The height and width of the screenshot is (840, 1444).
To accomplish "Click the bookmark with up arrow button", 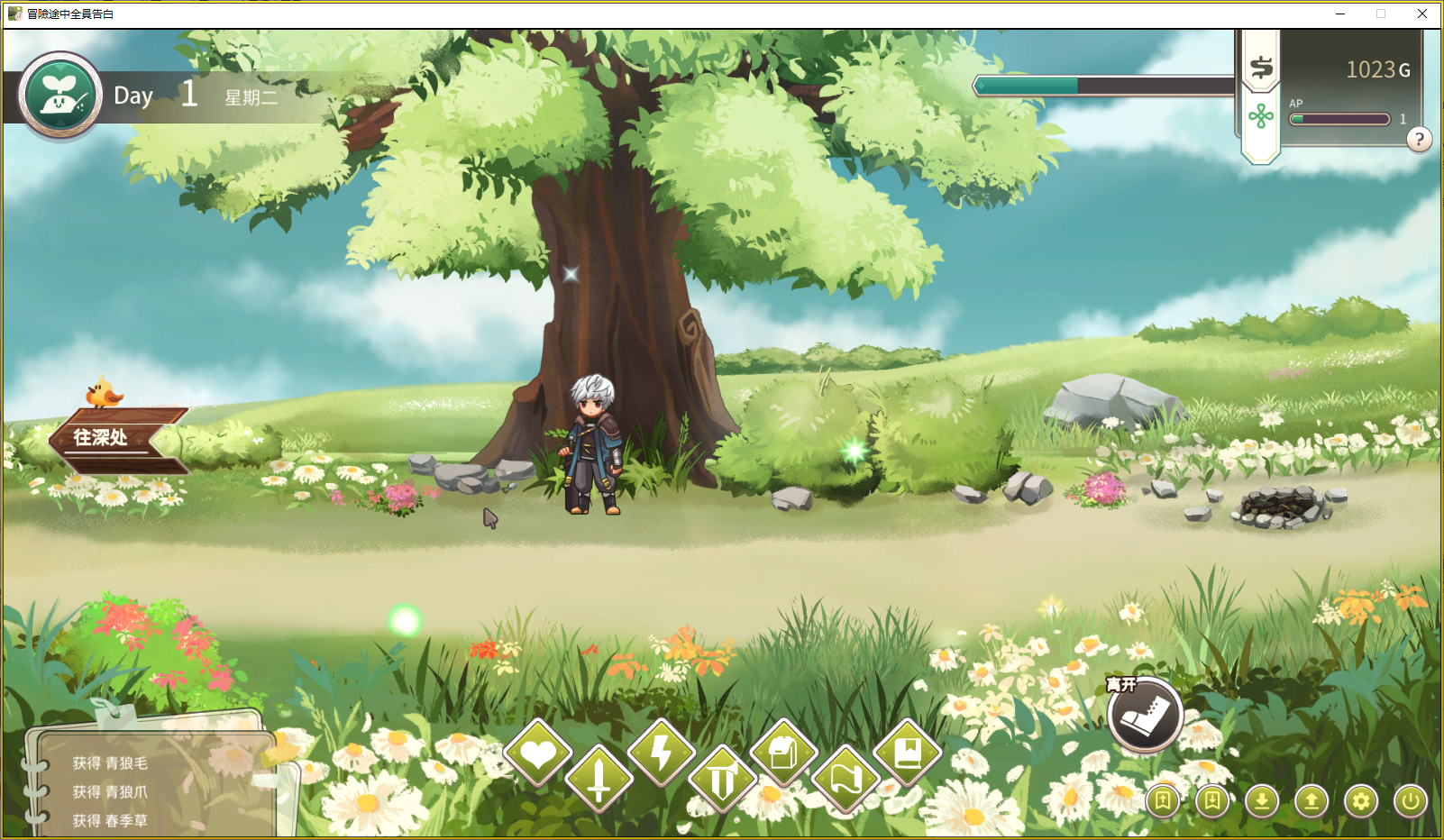I will 1163,800.
